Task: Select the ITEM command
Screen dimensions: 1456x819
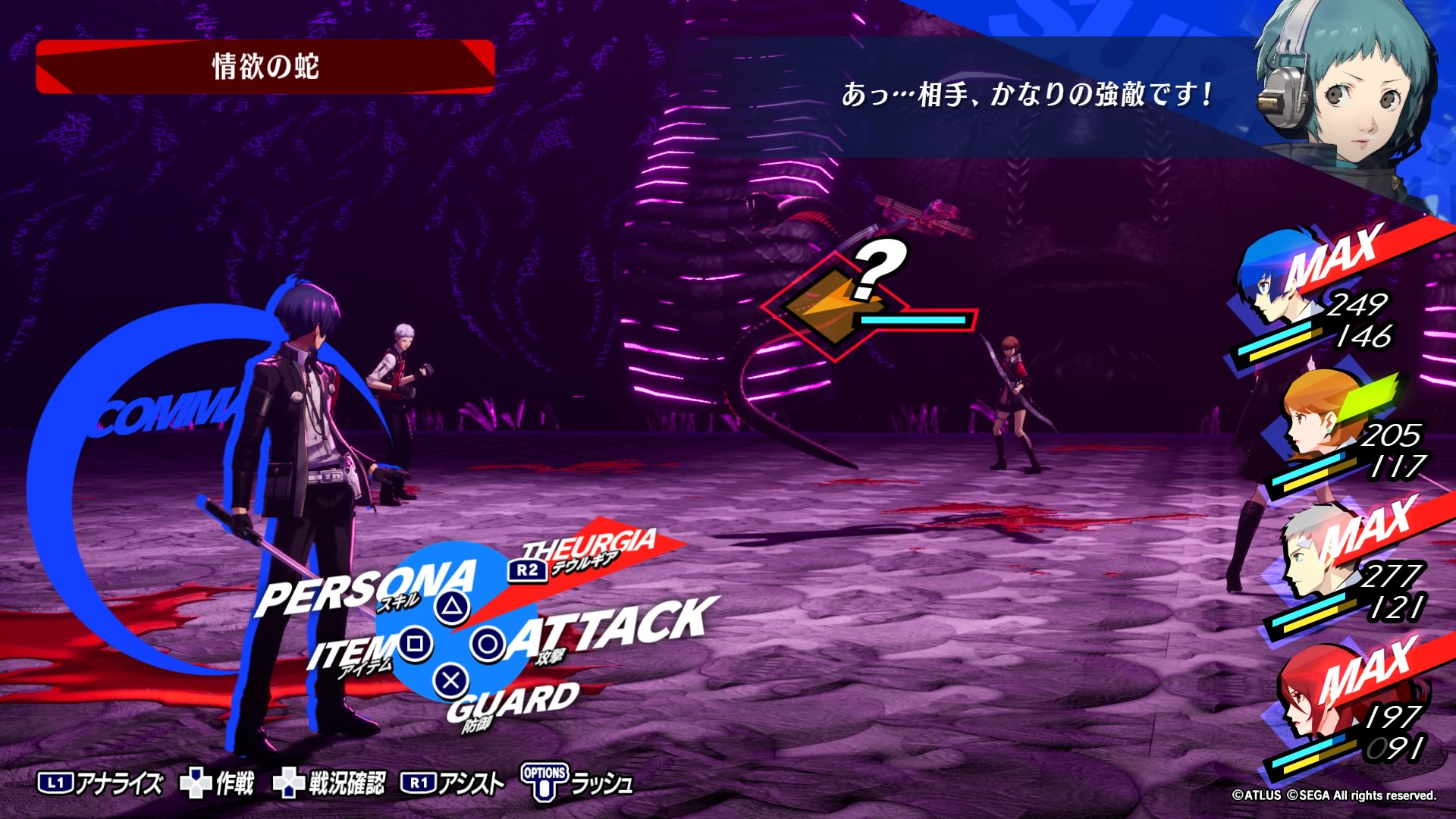Action: click(353, 652)
